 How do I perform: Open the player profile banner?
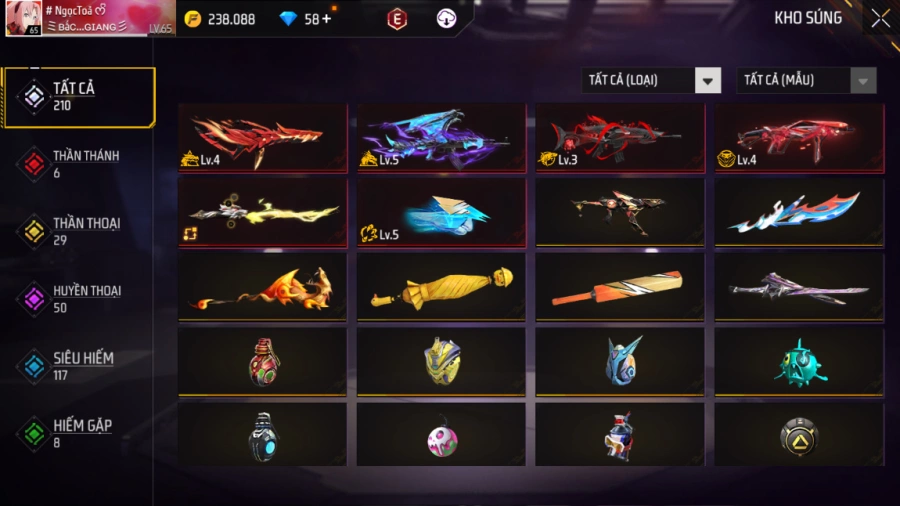(x=90, y=18)
